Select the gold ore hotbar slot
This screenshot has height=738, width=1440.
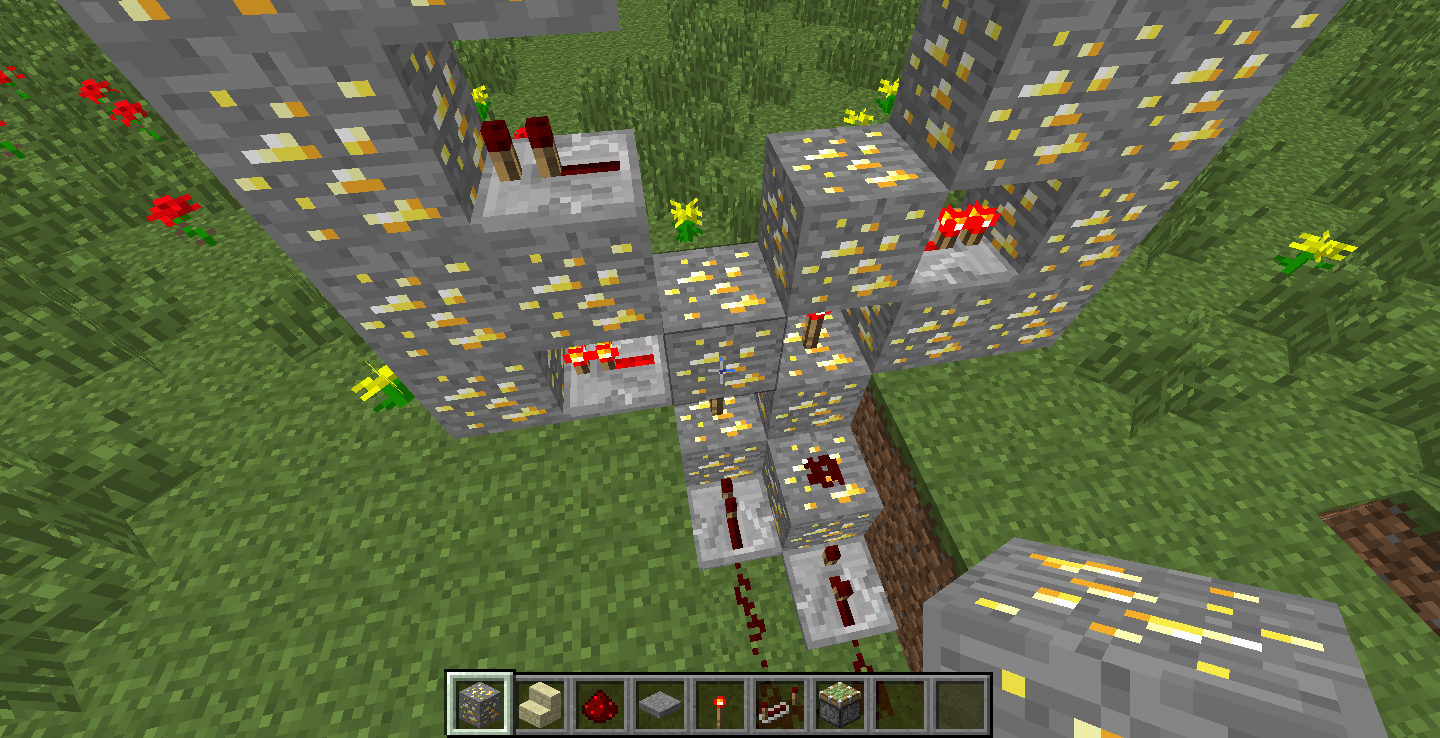point(480,704)
